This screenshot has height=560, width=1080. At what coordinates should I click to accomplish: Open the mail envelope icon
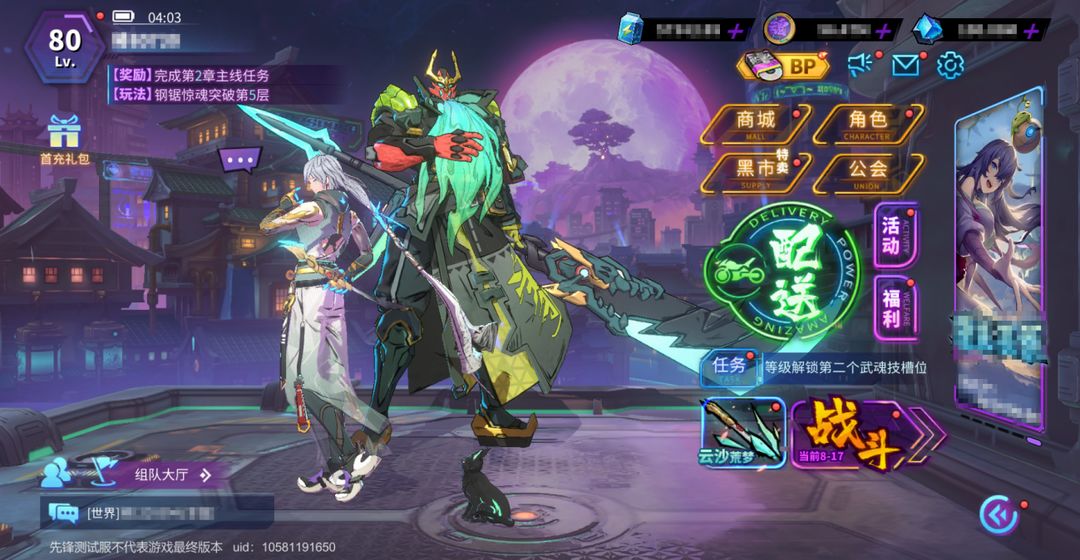click(905, 65)
